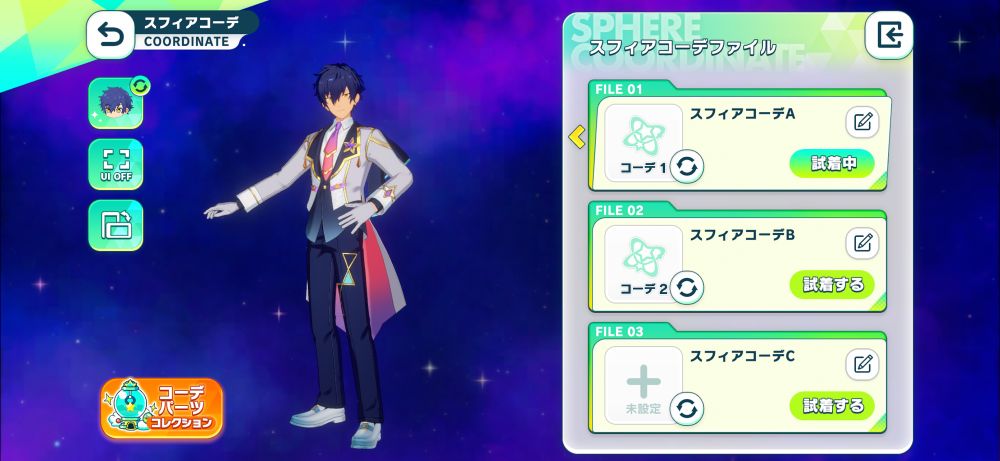Open the コーデパーツ コレクション collection
The height and width of the screenshot is (461, 1000).
tap(162, 408)
